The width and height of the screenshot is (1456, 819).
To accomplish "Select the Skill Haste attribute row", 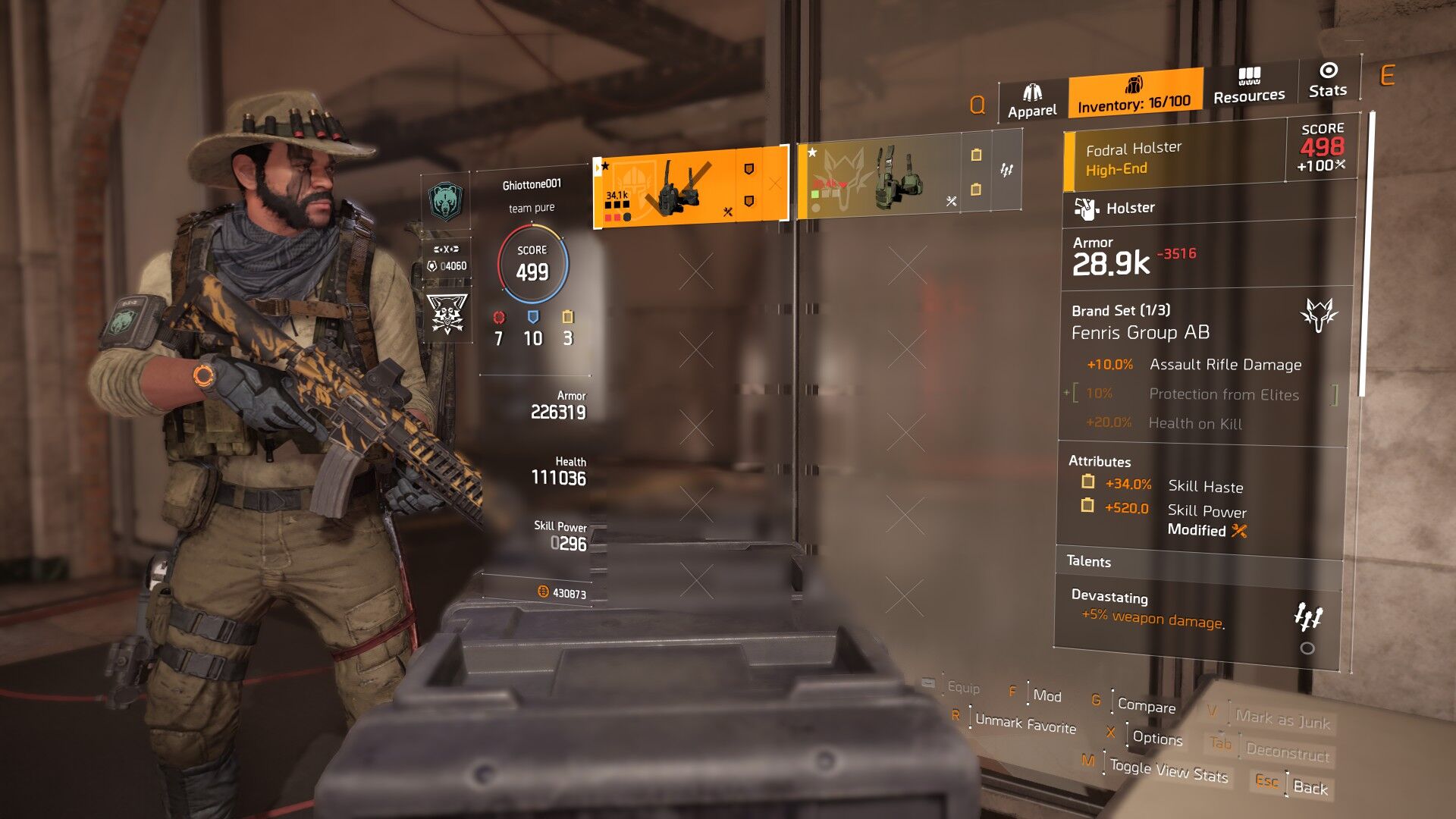I will coord(1203,486).
